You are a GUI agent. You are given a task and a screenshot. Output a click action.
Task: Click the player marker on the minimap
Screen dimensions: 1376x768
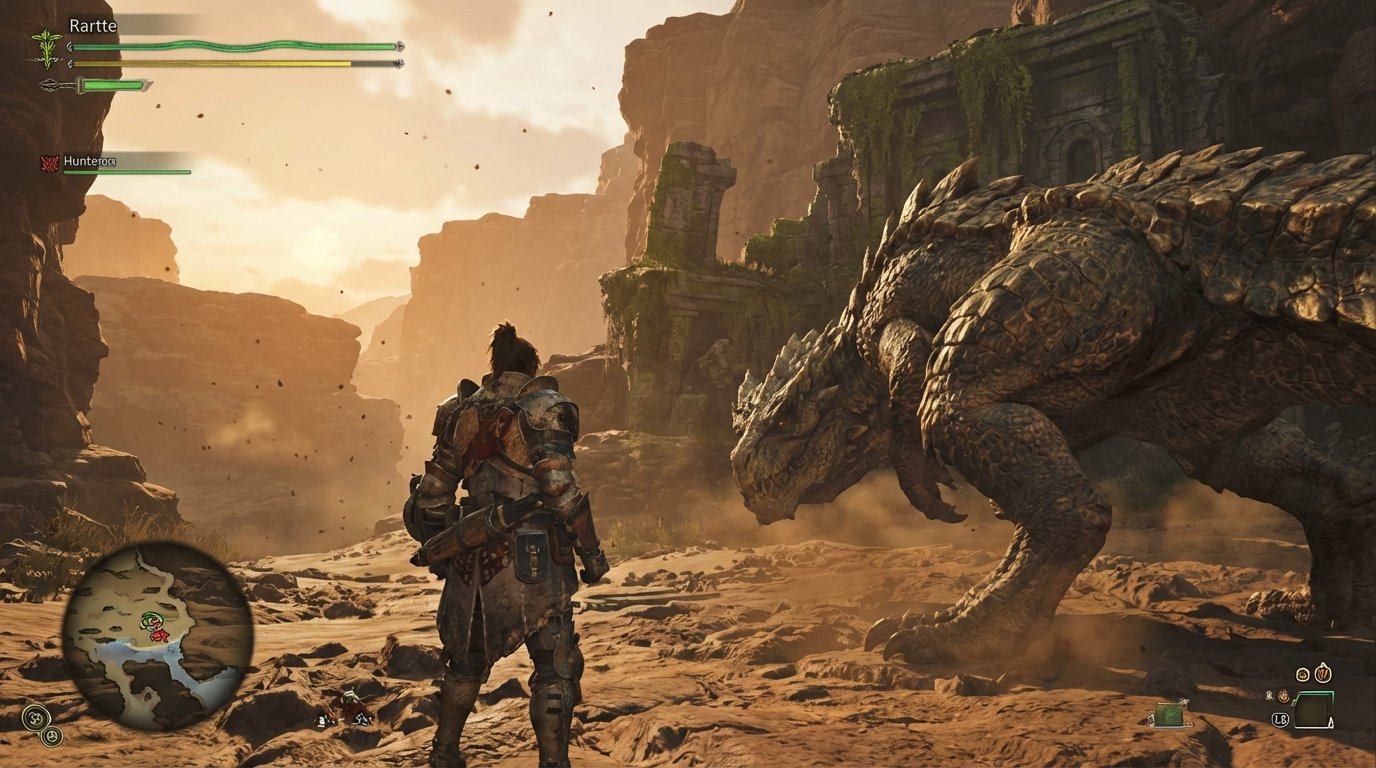point(155,626)
